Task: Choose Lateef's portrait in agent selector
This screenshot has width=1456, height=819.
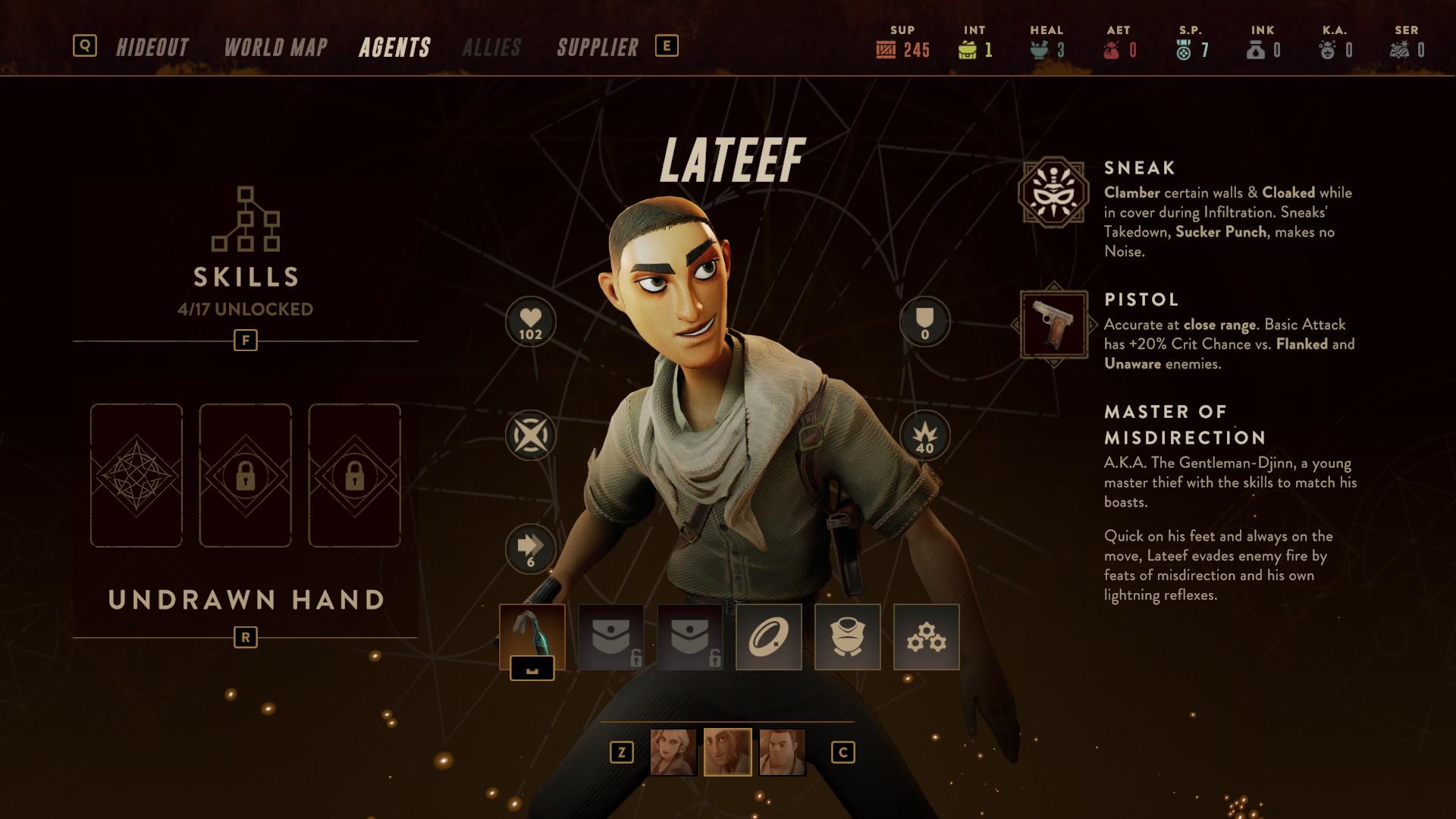Action: click(727, 752)
